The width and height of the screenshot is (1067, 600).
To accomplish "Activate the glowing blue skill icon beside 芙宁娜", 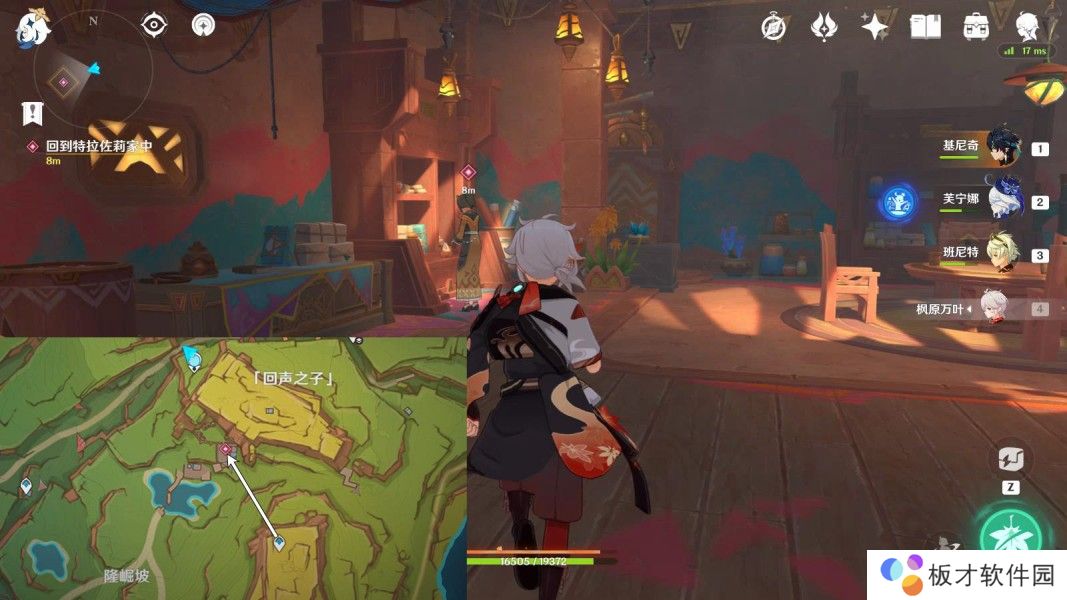I will pos(897,203).
